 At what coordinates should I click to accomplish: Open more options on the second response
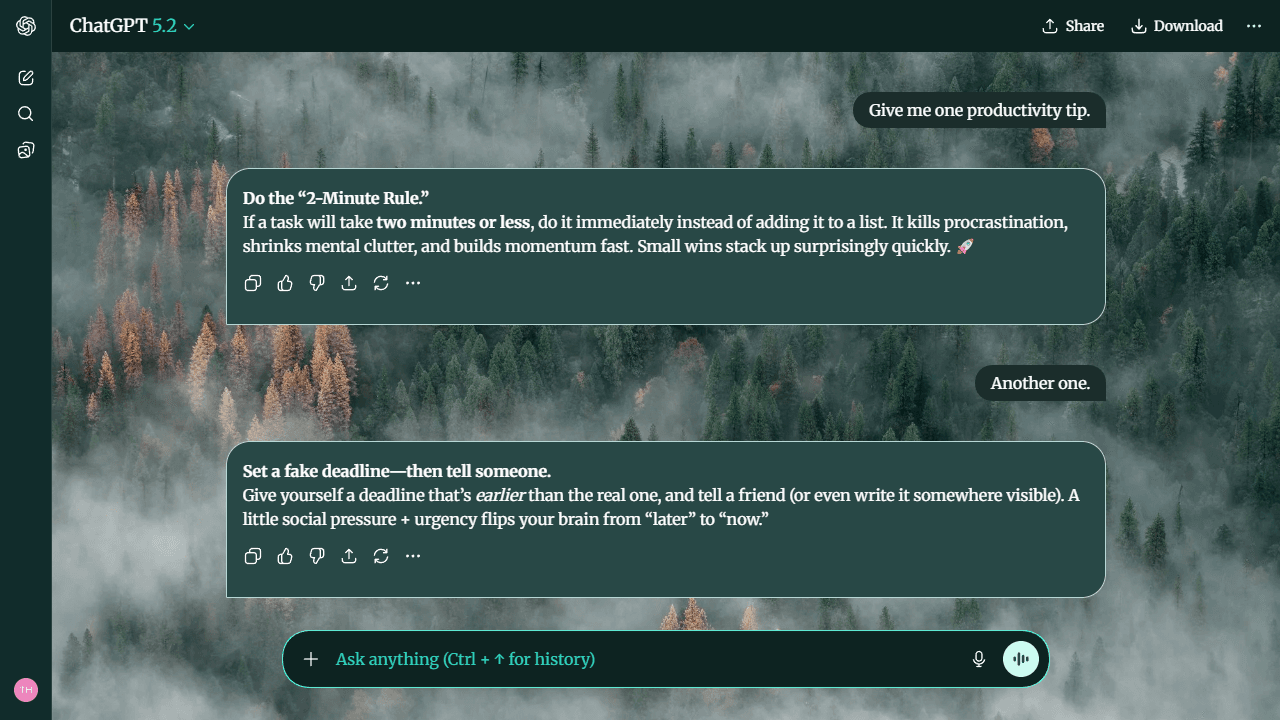(413, 556)
